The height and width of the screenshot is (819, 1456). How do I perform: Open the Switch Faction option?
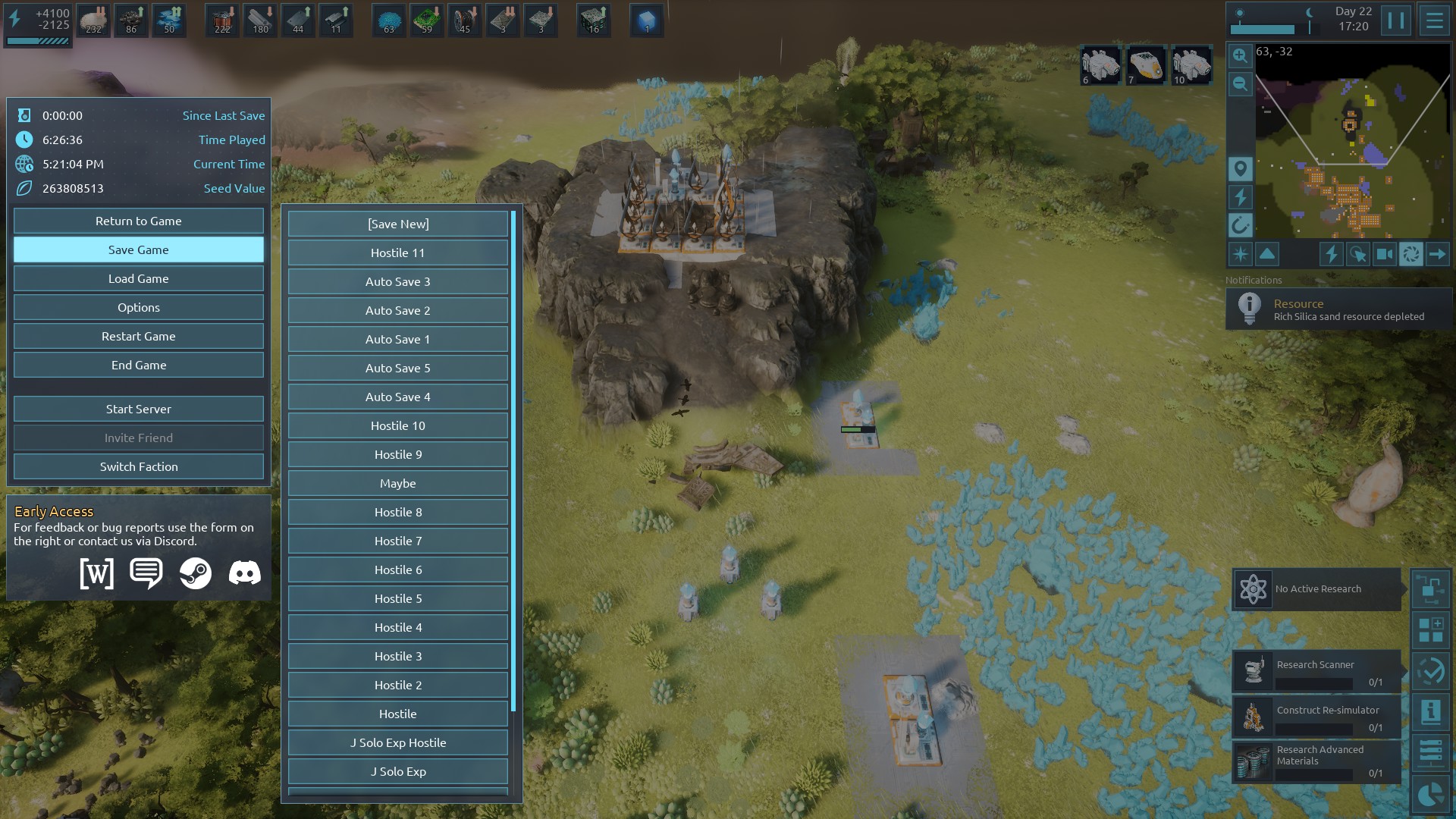click(x=138, y=467)
